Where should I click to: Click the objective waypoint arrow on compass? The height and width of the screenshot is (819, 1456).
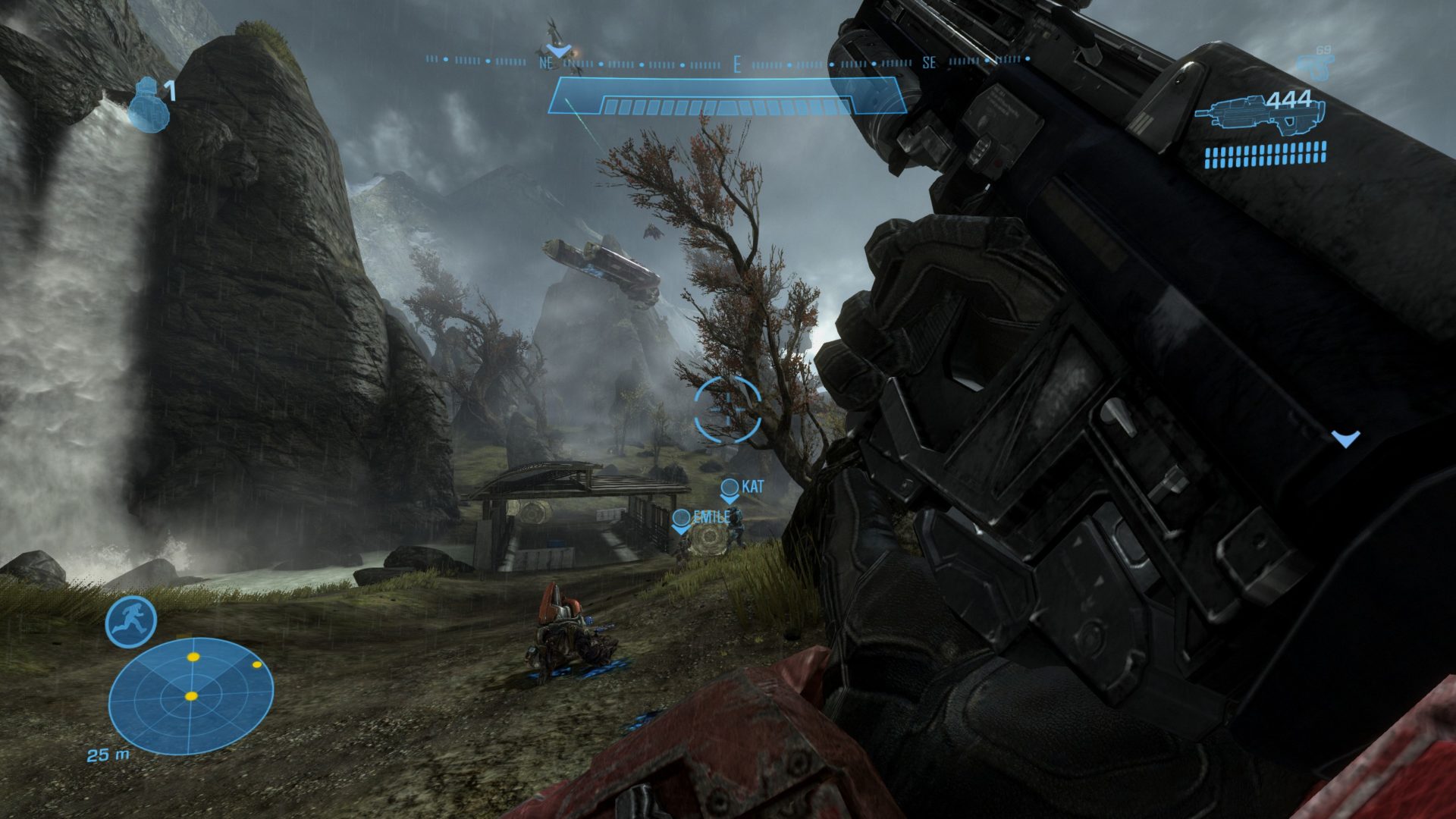559,51
